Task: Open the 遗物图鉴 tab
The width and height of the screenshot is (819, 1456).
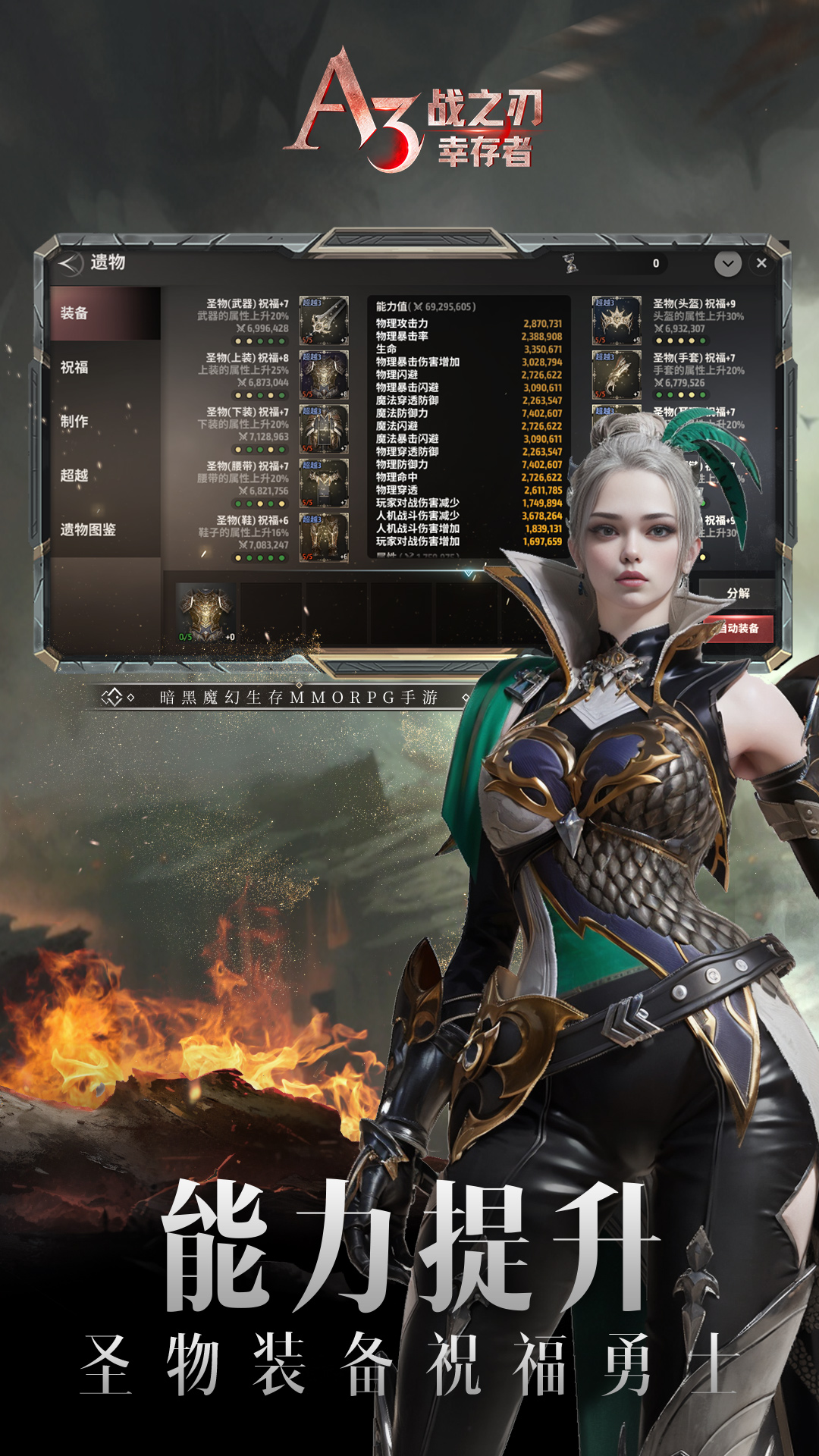Action: point(105,529)
